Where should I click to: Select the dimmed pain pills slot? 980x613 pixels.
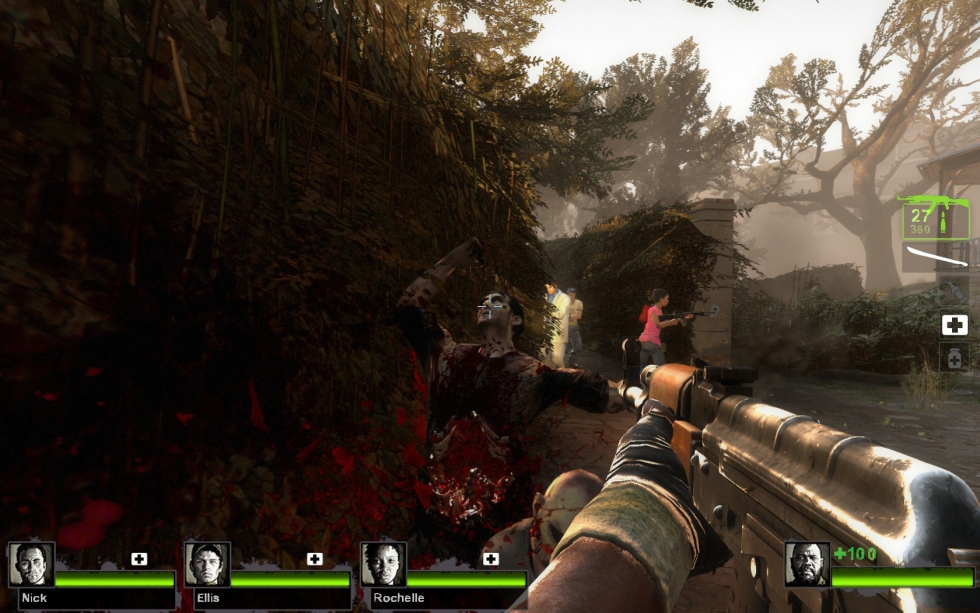955,358
